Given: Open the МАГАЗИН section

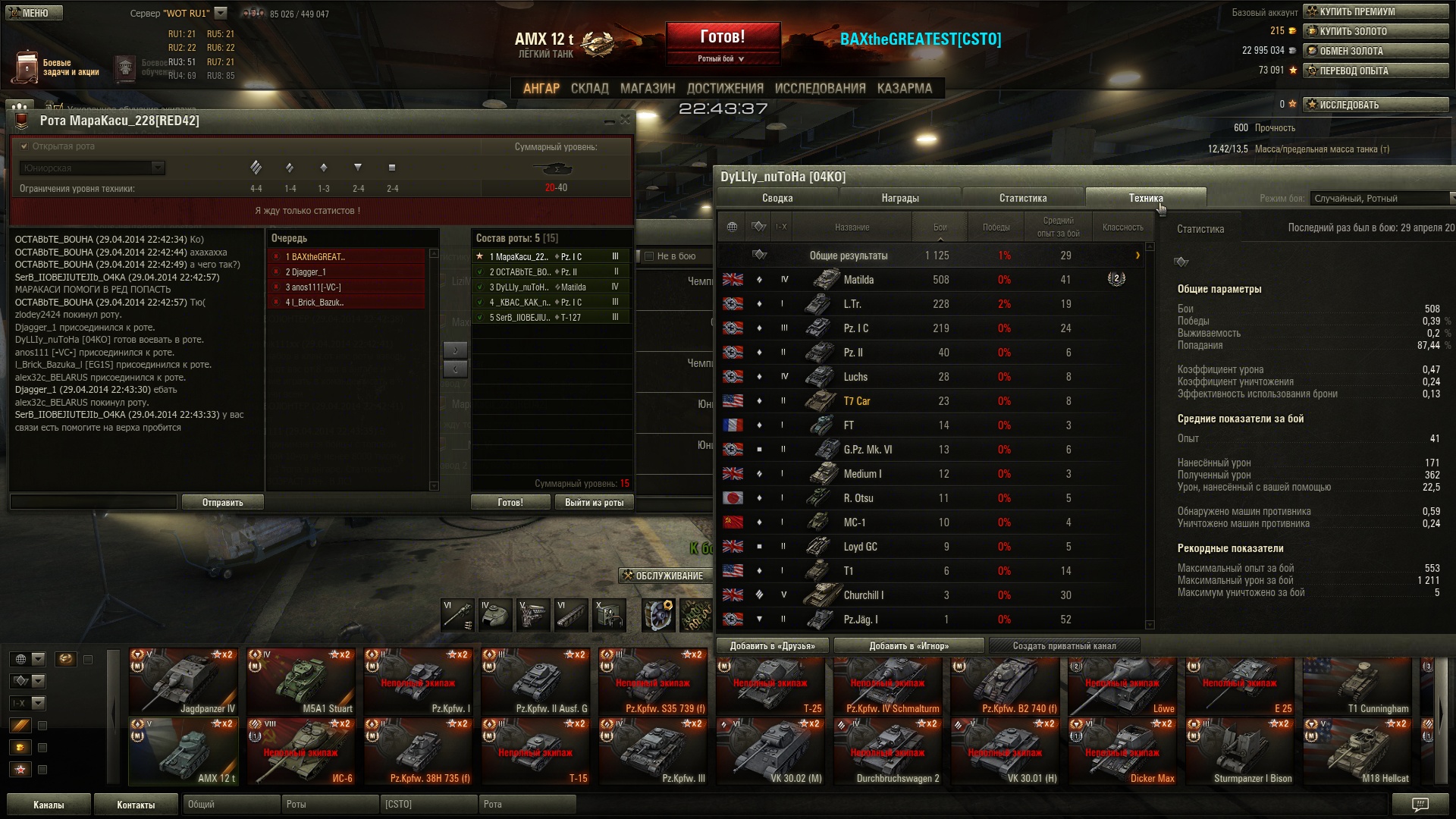Looking at the screenshot, I should [647, 88].
